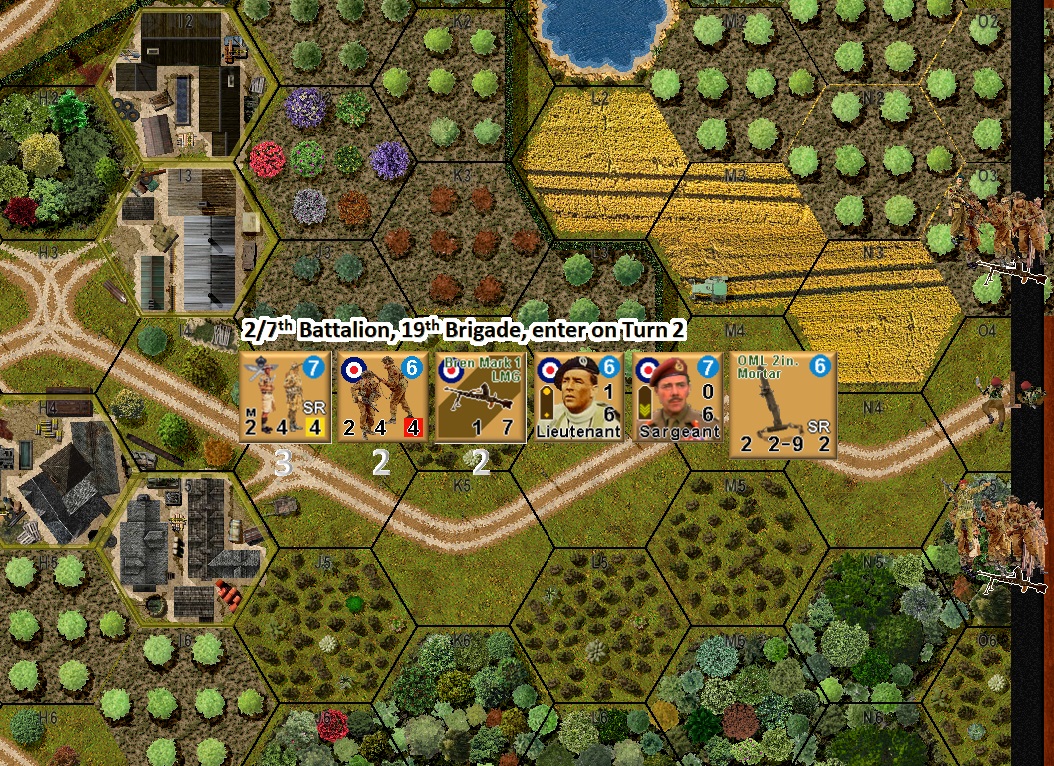Choose the OML 2in. Mortar counter
The height and width of the screenshot is (766, 1054).
784,398
